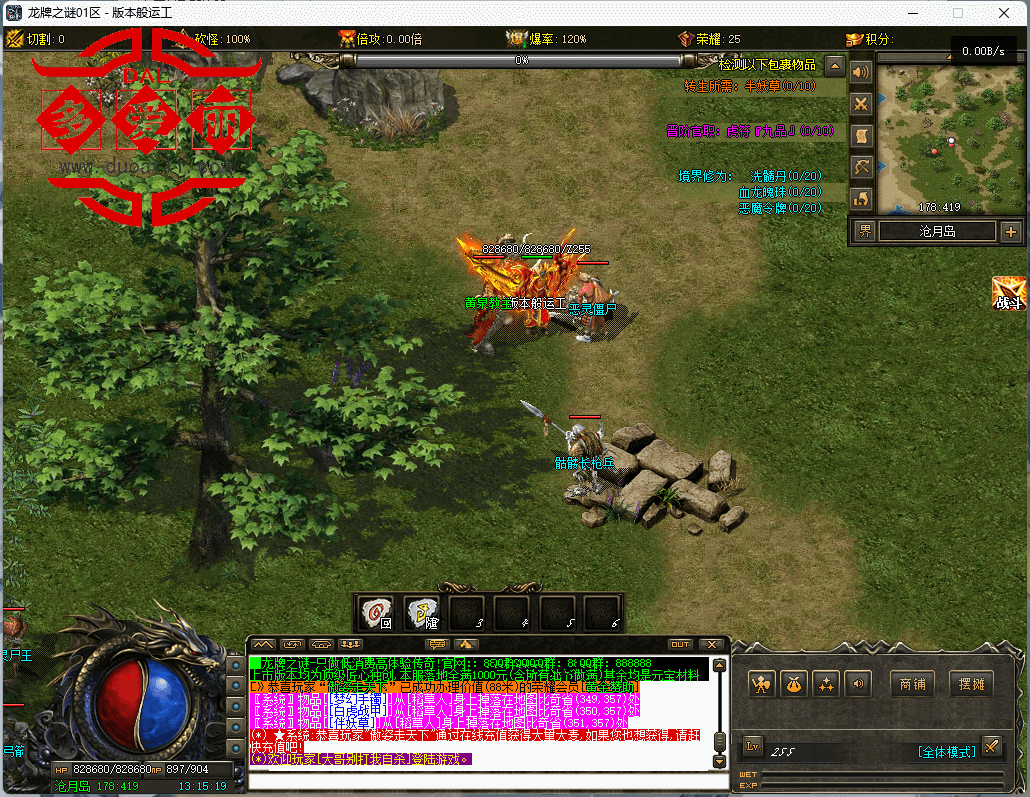Toggle the speaker icon beside 商铺

click(x=856, y=684)
